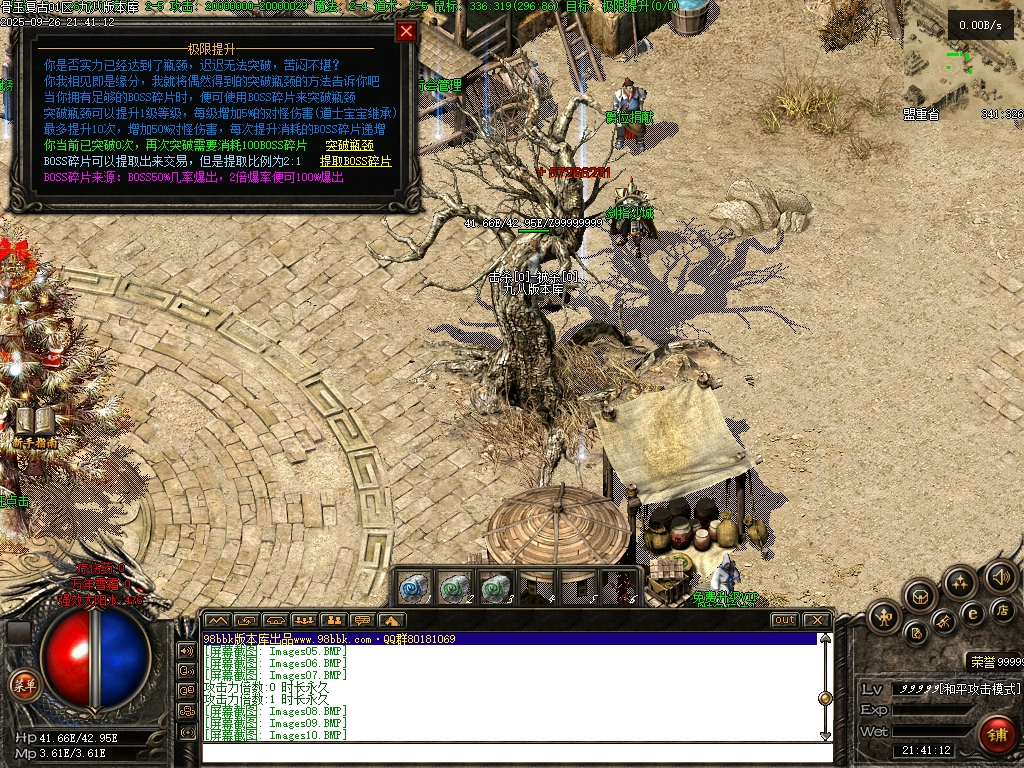Open the bag box round icon
This screenshot has width=1024, height=768.
point(919,596)
